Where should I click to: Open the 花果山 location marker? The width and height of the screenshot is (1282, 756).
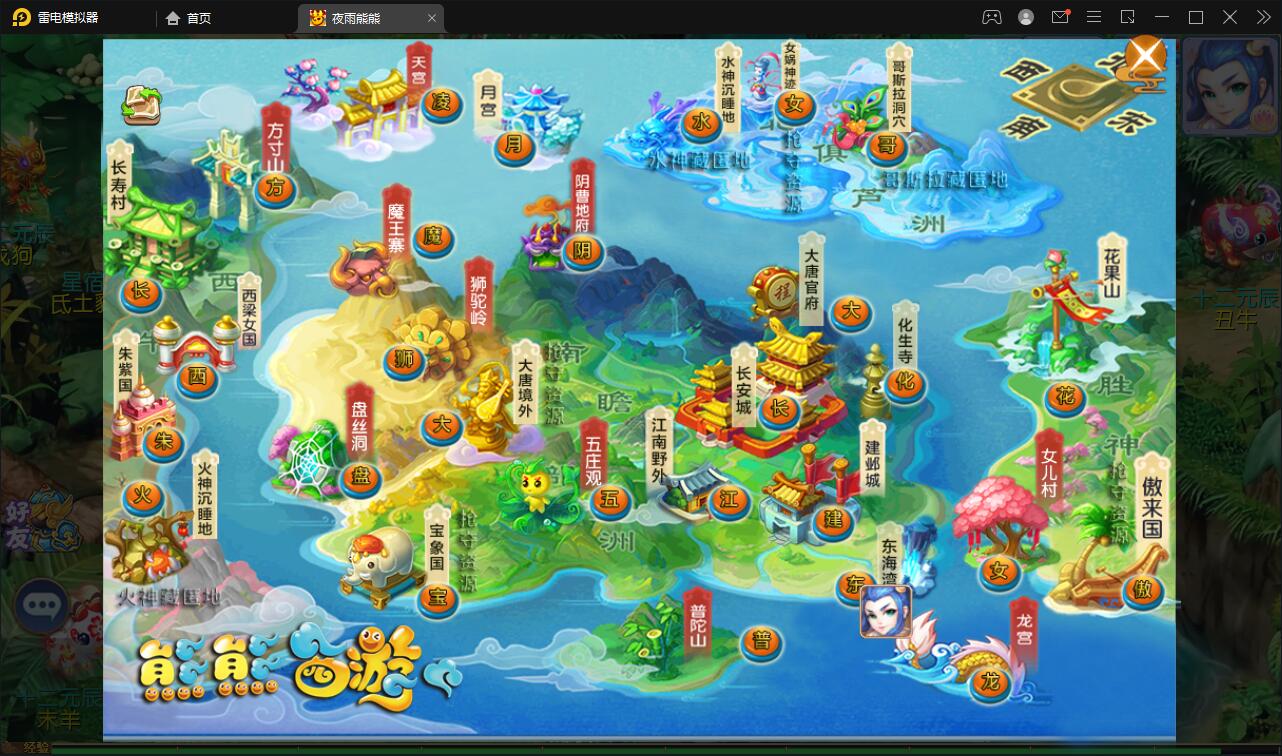(x=1065, y=397)
